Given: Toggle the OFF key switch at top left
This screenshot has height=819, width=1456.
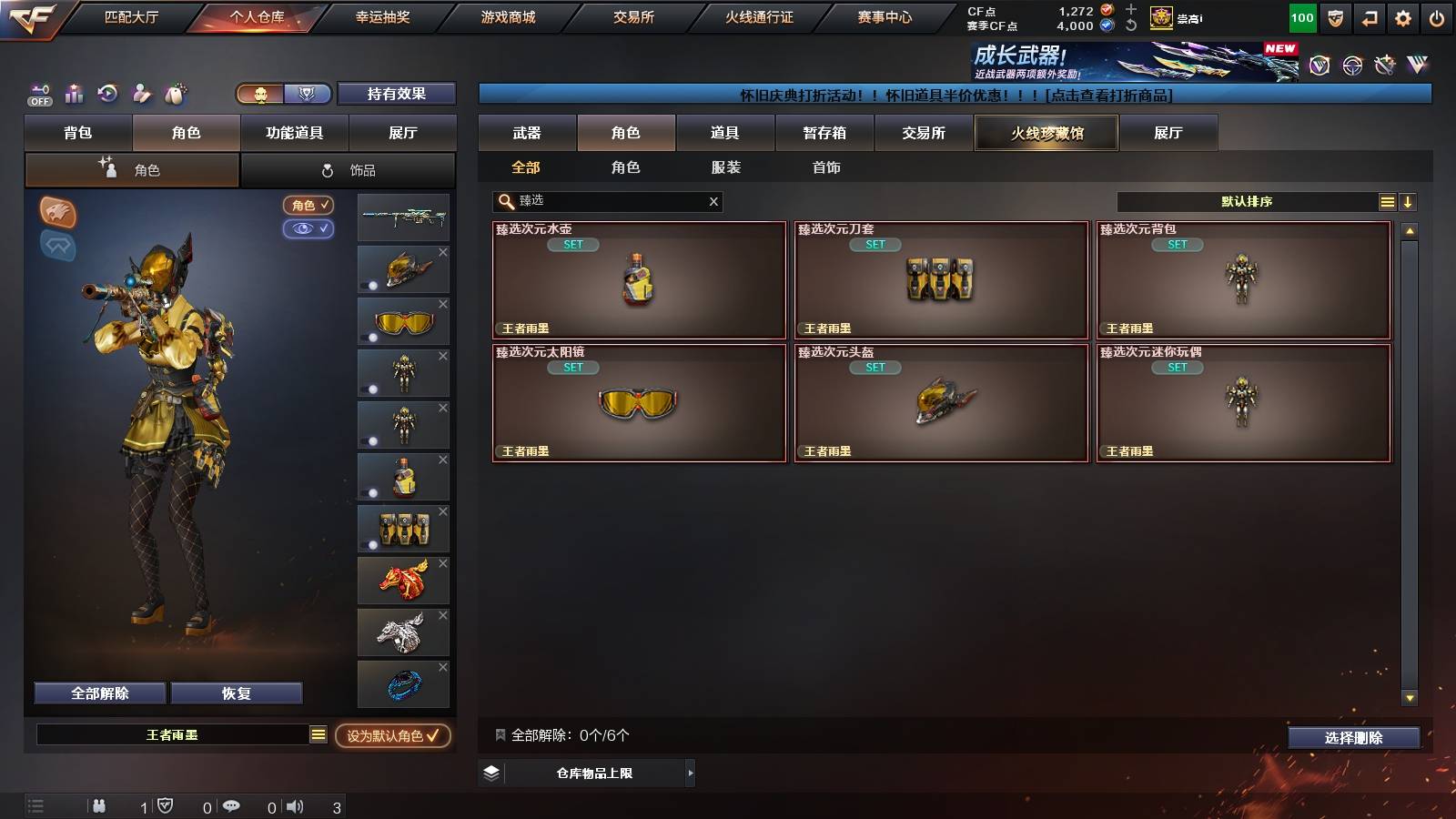Looking at the screenshot, I should tap(38, 95).
